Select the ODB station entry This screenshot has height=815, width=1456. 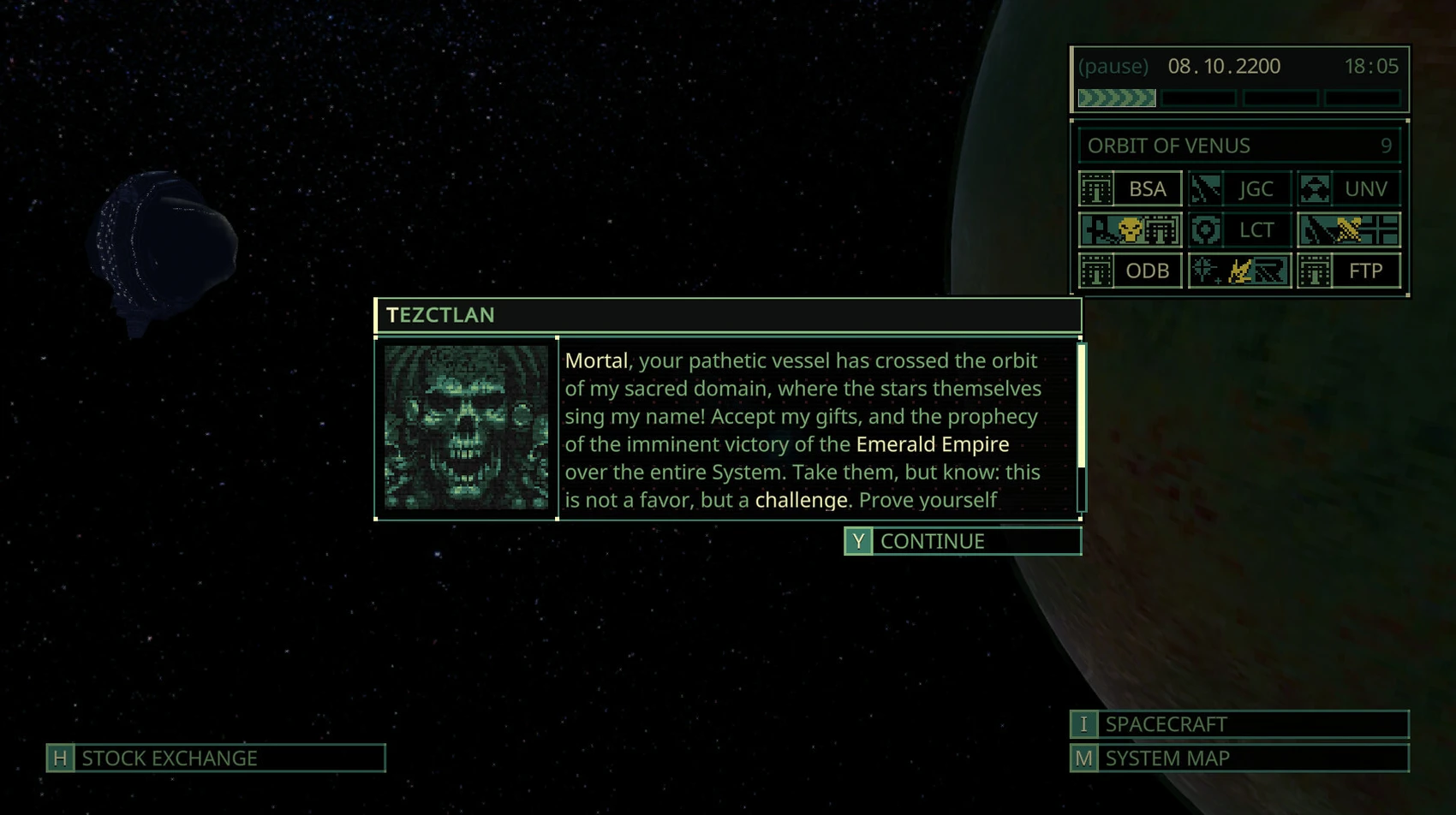(x=1131, y=271)
